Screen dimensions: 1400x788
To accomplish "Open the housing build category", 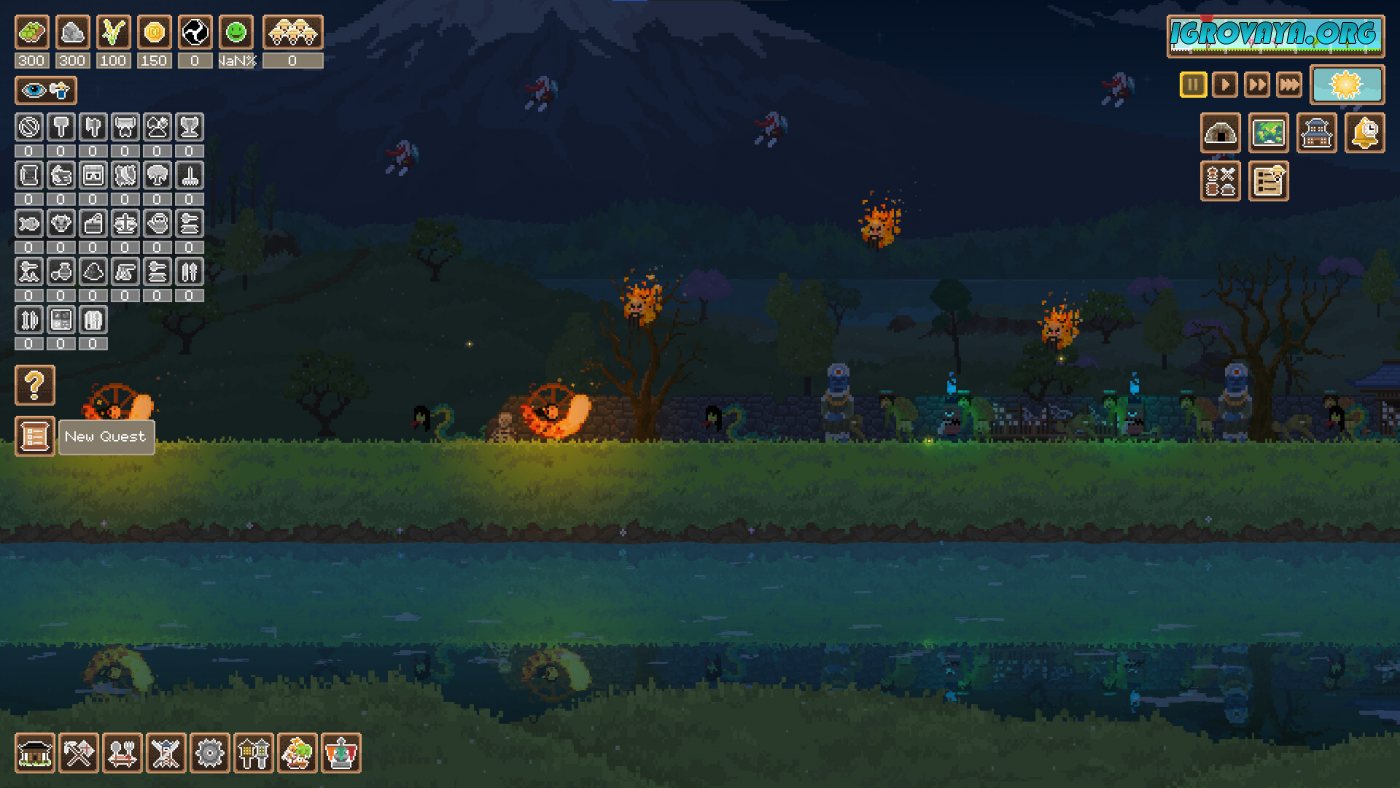I will (35, 753).
